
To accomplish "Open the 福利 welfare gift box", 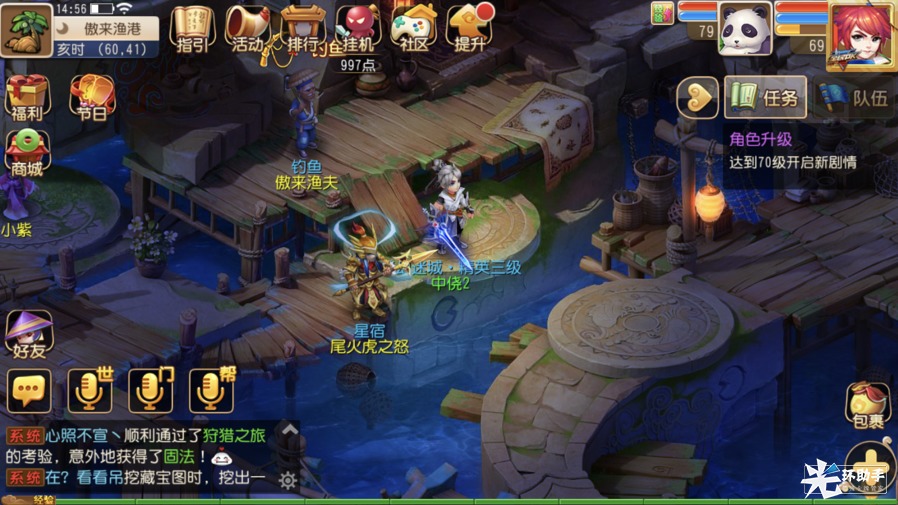I will pyautogui.click(x=27, y=97).
